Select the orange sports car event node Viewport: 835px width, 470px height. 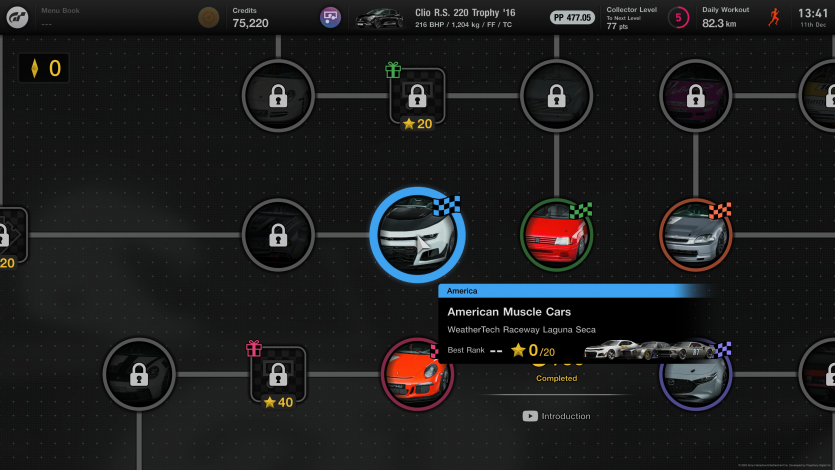point(417,374)
